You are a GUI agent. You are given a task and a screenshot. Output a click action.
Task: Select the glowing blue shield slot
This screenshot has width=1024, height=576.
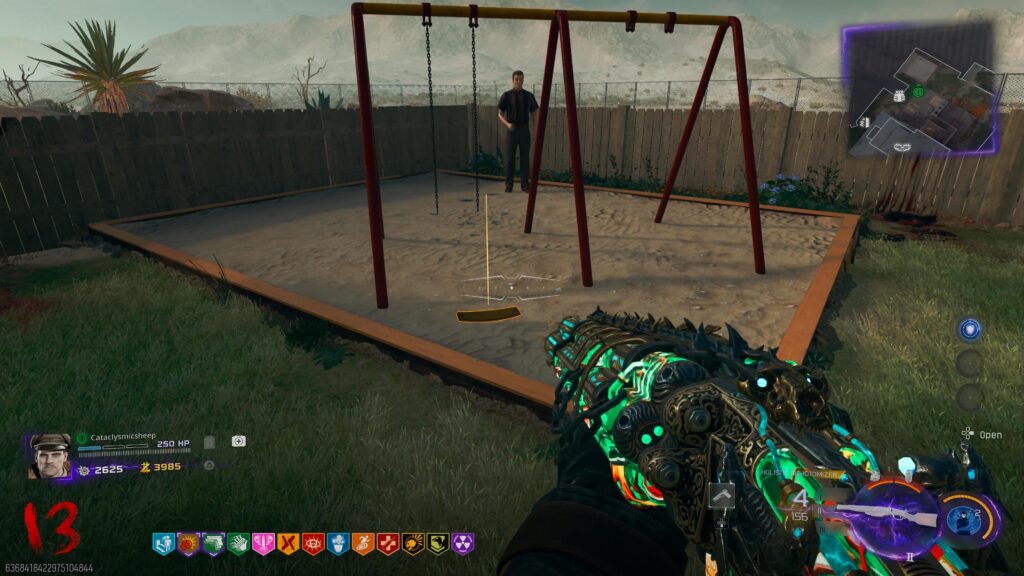(968, 330)
